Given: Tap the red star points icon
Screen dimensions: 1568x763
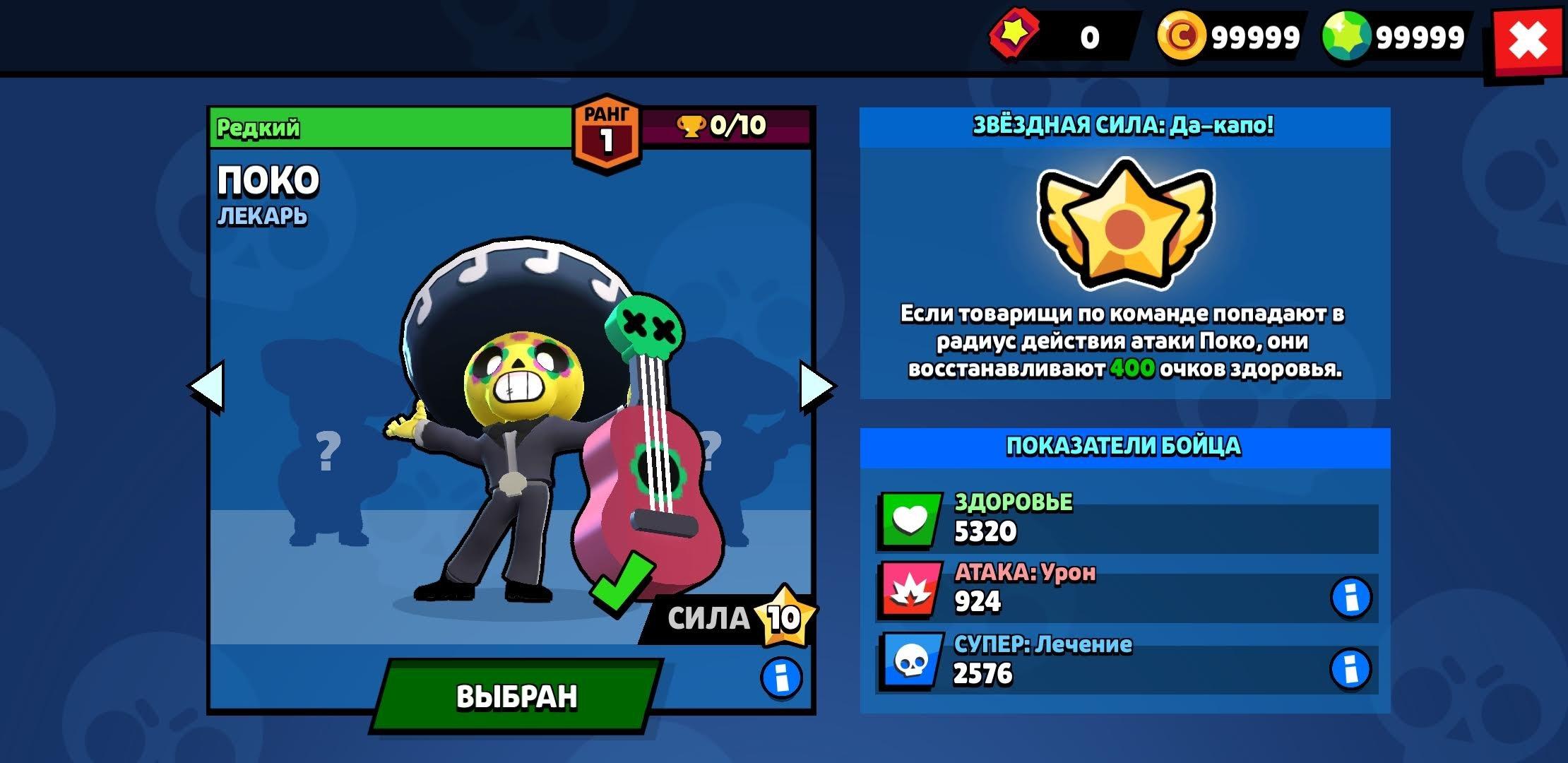Looking at the screenshot, I should [1014, 34].
